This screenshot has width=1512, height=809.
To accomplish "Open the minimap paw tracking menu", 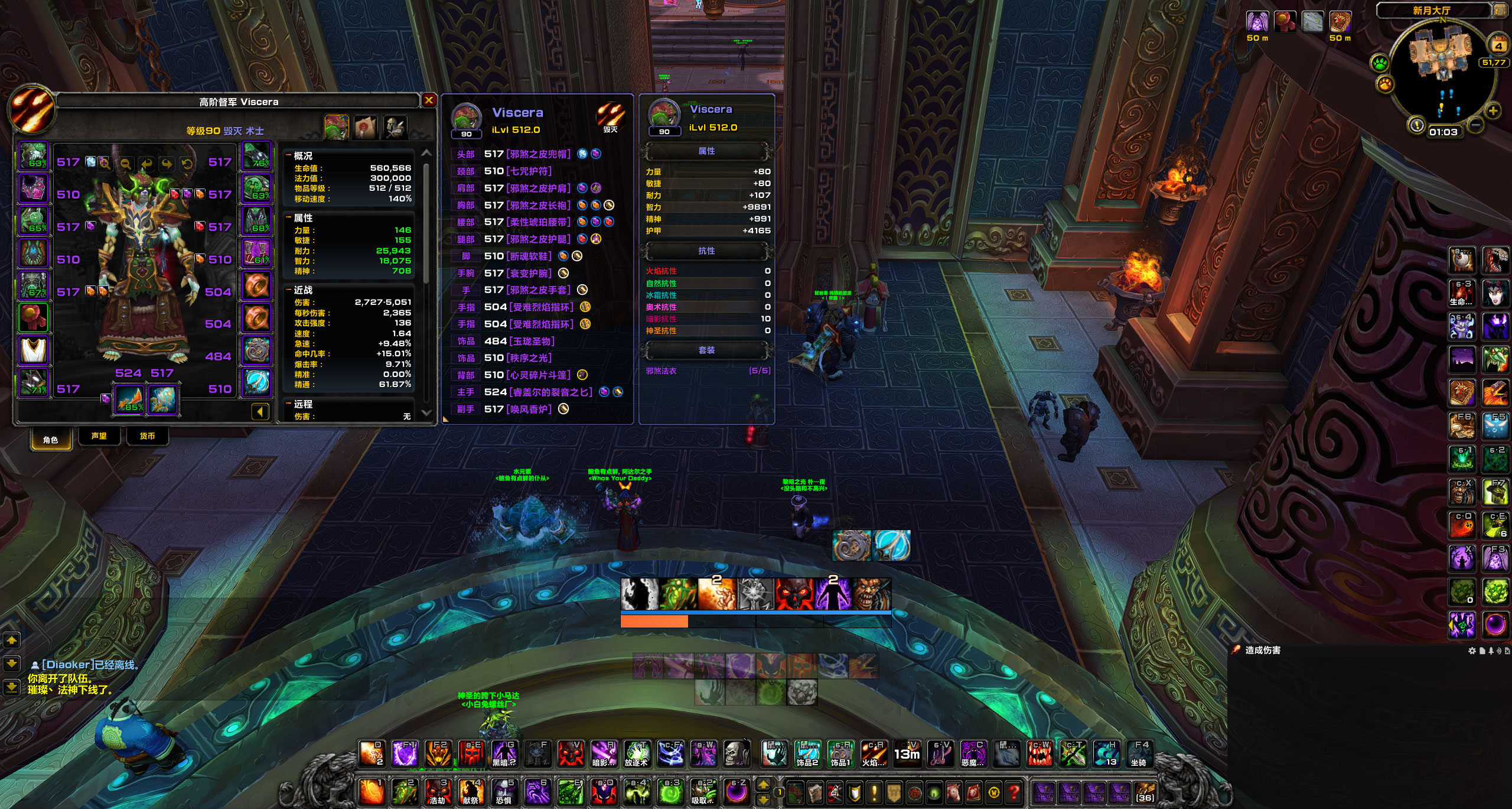I will coord(1380,63).
